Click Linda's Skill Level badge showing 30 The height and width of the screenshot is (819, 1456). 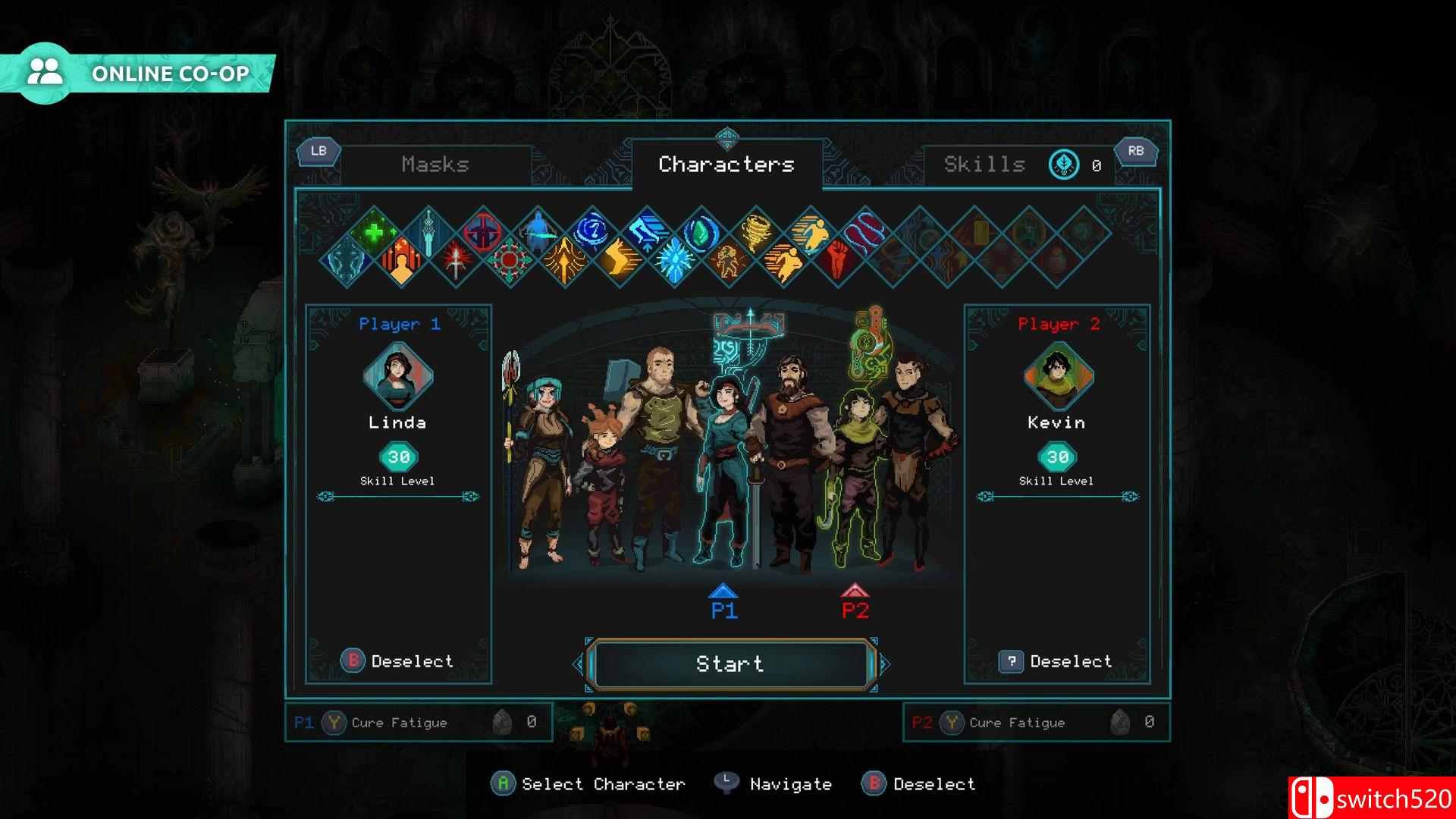point(397,457)
